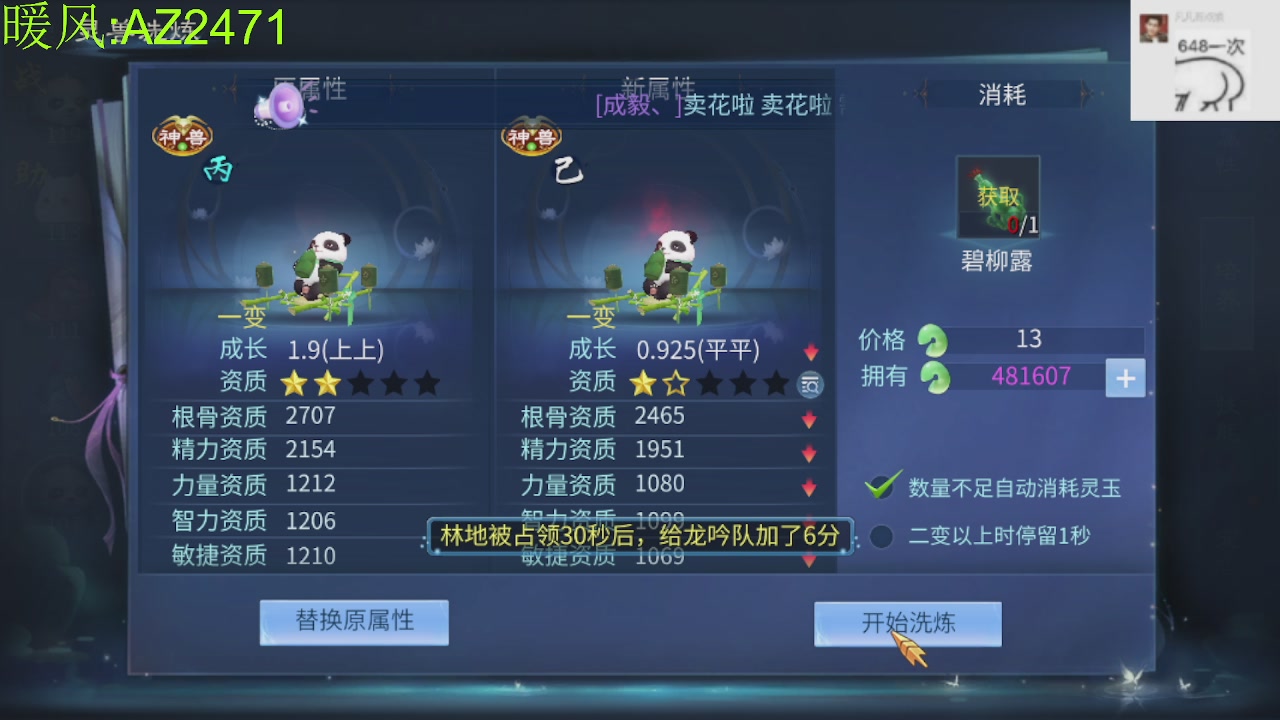The image size is (1280, 720).
Task: Click the 获取 obtain icon on 碧柳露 item
Action: (997, 195)
